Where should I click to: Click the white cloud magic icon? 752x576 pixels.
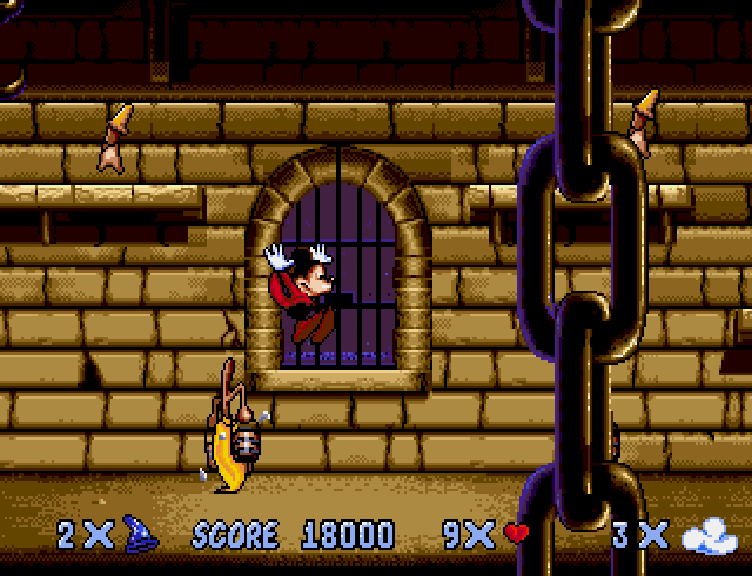click(x=709, y=537)
